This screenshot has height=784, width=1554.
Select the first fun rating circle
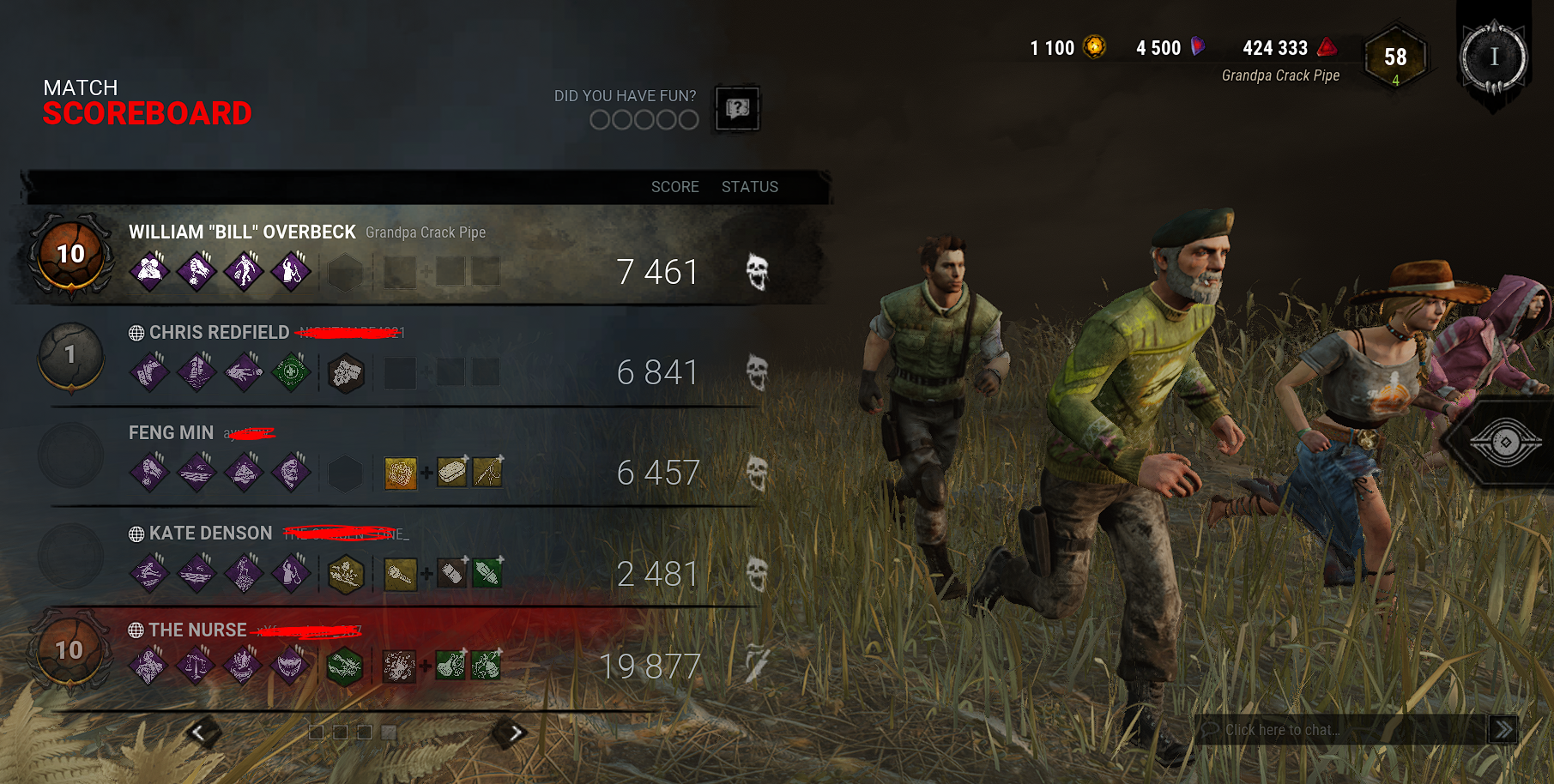click(598, 120)
